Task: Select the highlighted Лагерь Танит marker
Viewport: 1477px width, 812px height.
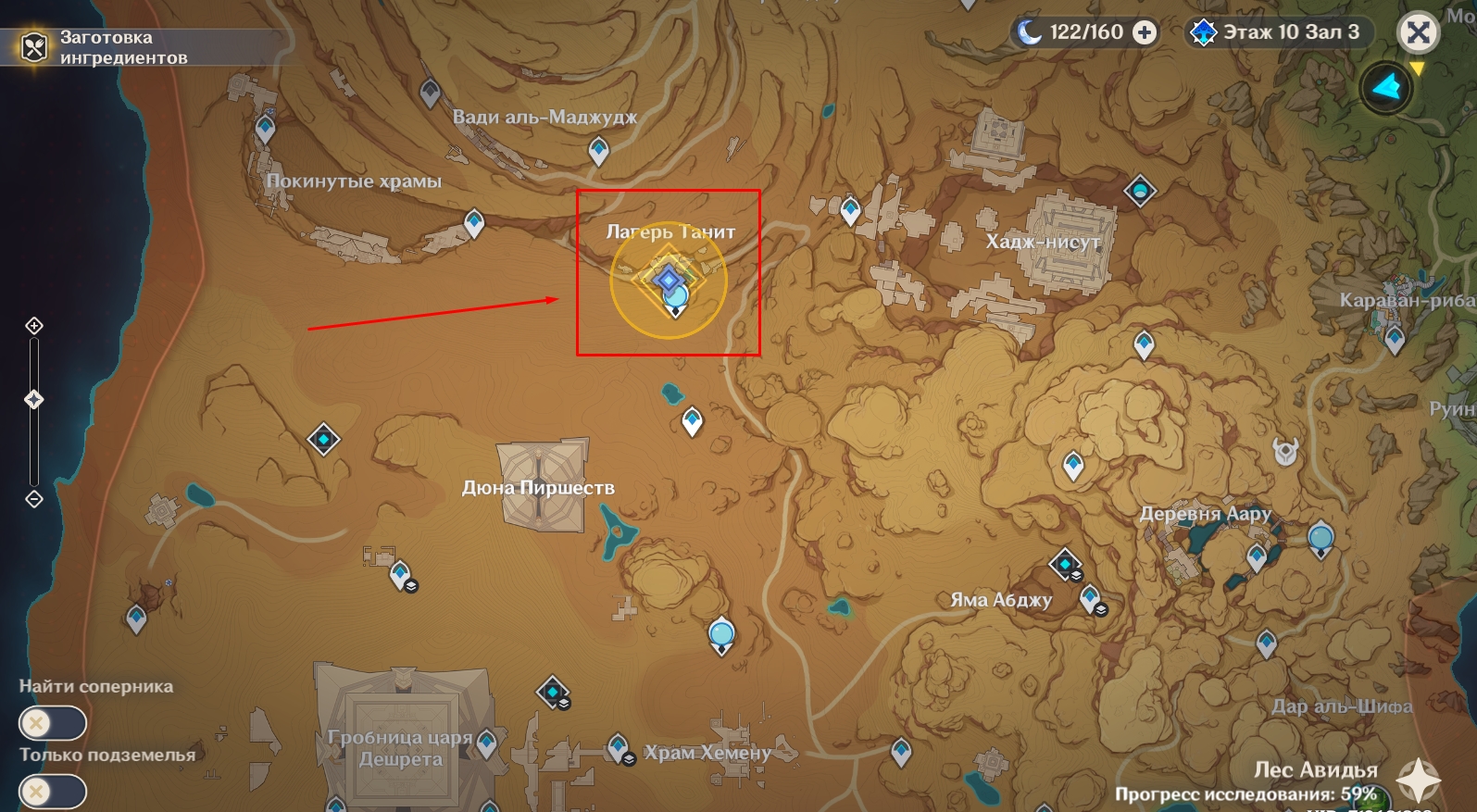Action: [x=670, y=280]
